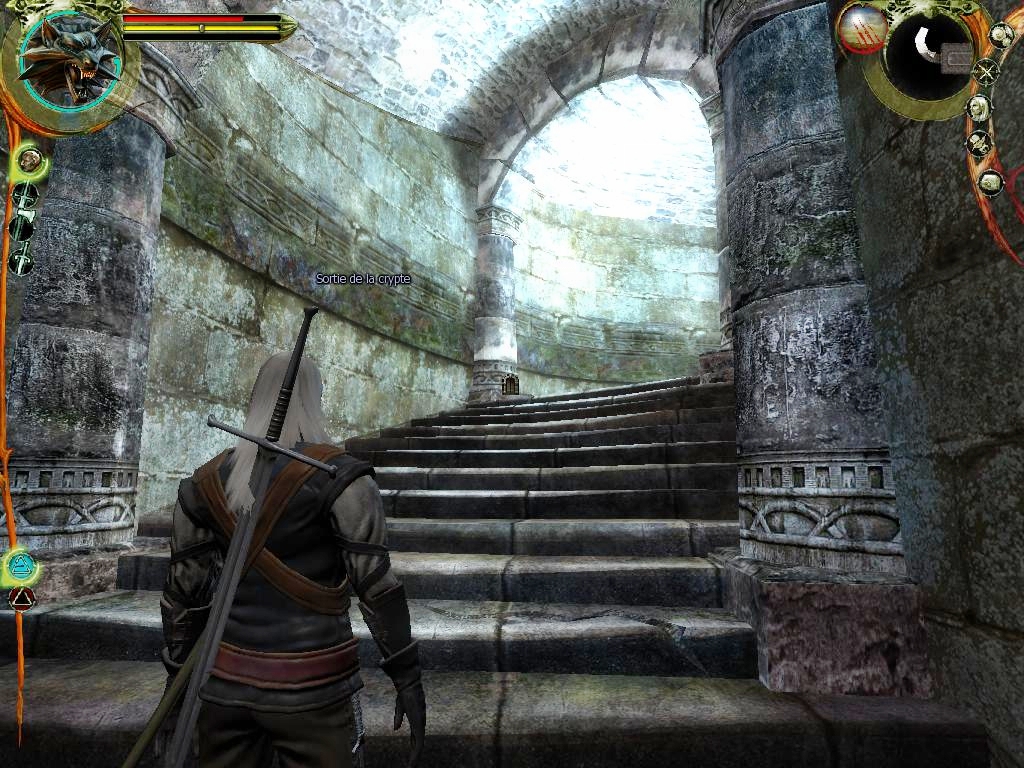Select the glowing fist combat icon

click(29, 158)
